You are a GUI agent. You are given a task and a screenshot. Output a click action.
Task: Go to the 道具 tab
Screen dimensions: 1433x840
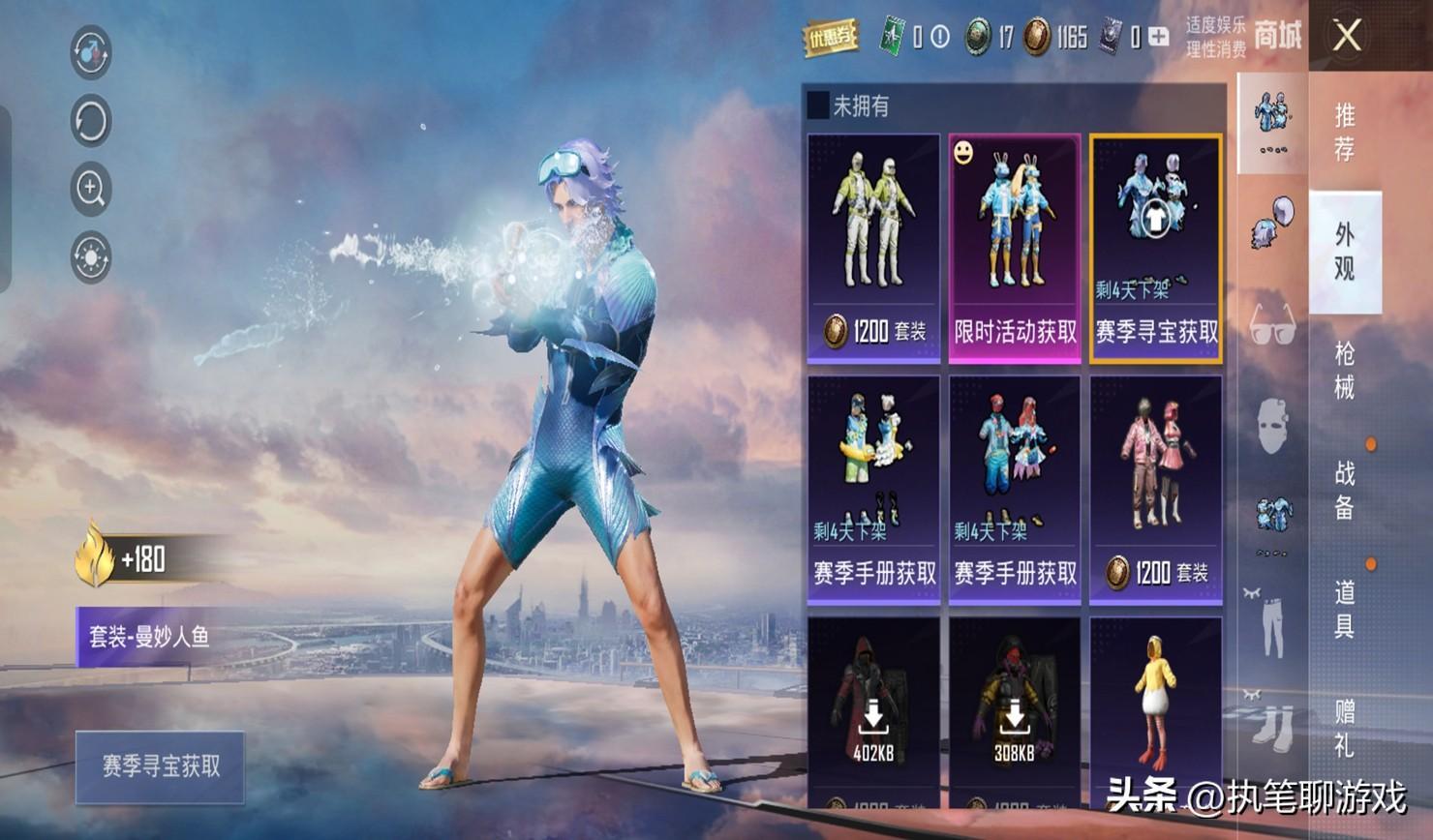(x=1345, y=609)
